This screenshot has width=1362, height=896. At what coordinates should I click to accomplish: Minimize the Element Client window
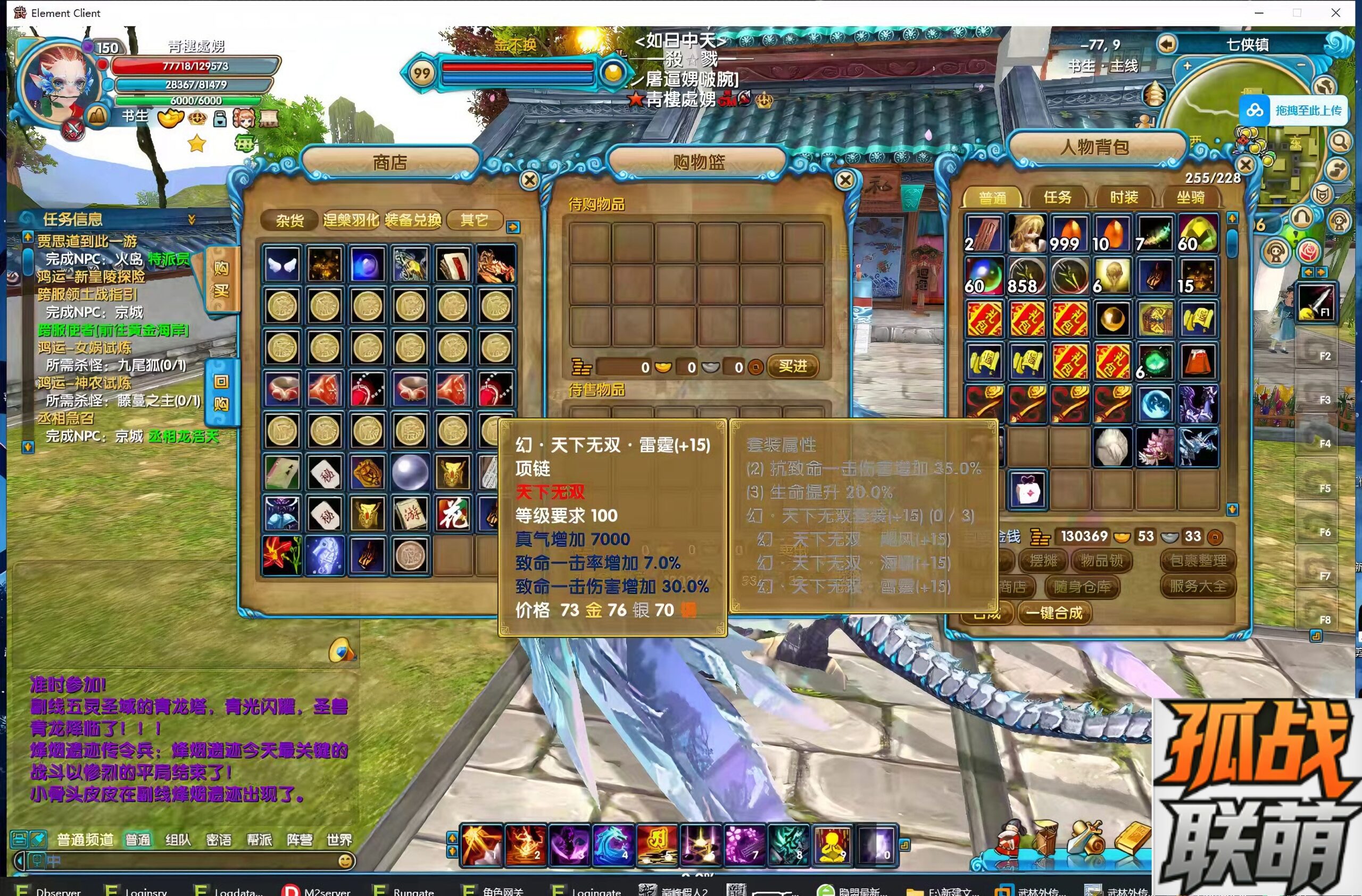click(1259, 13)
